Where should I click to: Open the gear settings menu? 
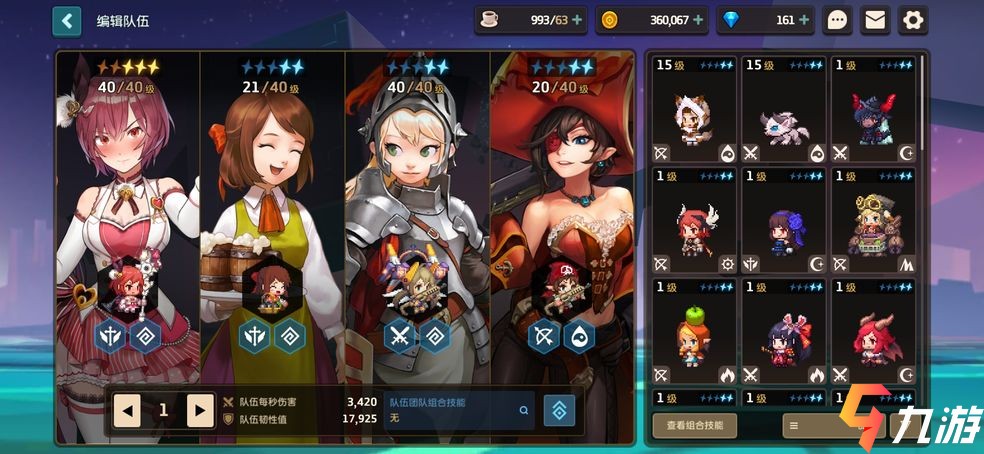(x=913, y=20)
